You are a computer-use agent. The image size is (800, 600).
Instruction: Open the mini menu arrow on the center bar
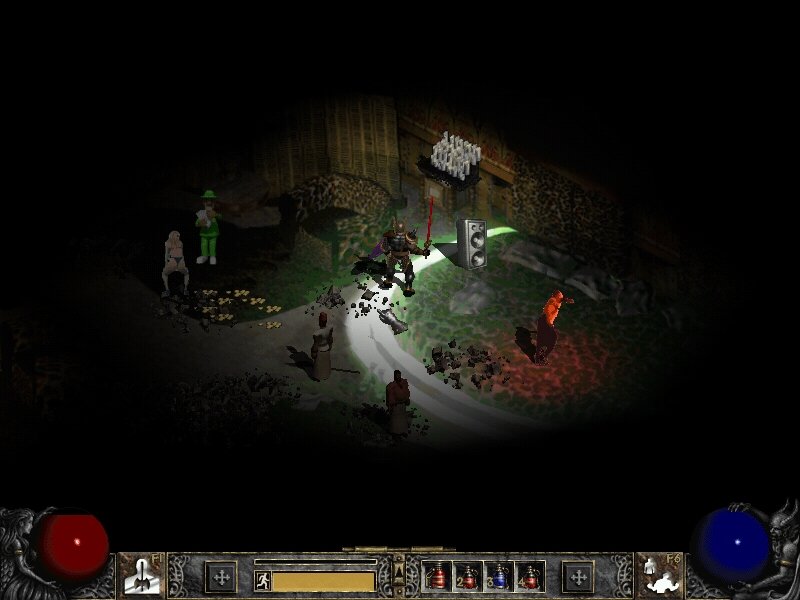click(399, 571)
